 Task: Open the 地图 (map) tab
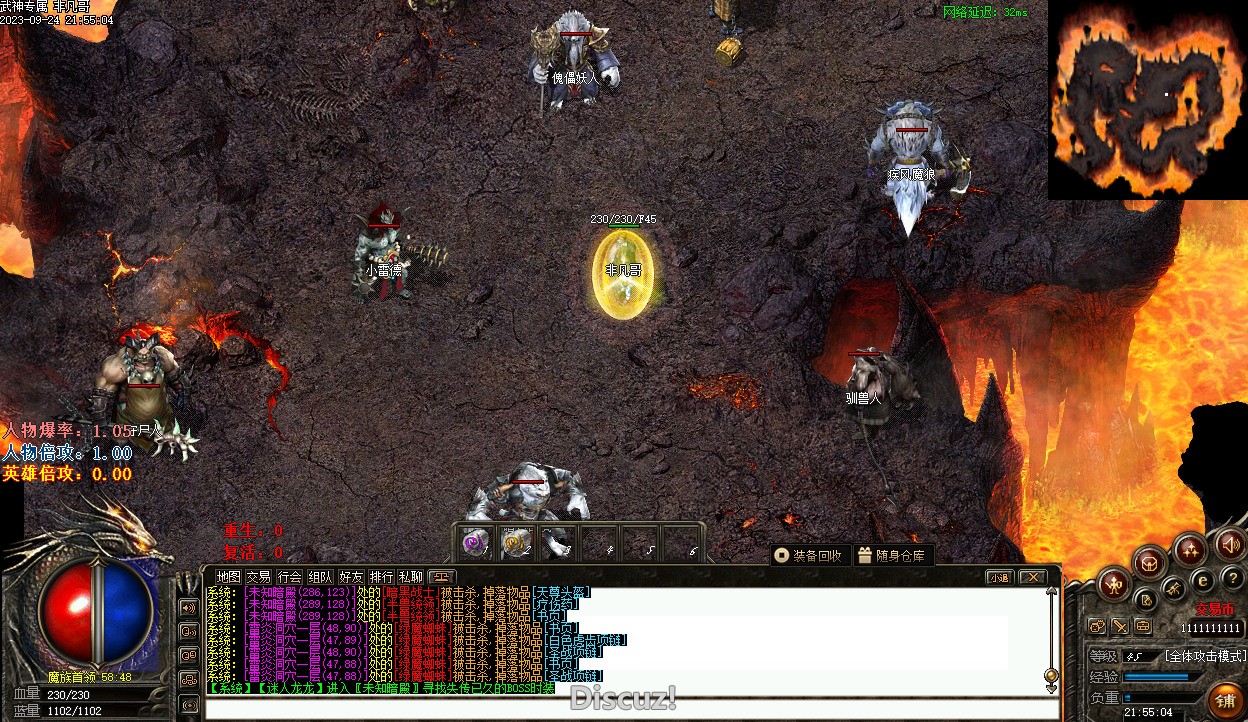coord(229,577)
